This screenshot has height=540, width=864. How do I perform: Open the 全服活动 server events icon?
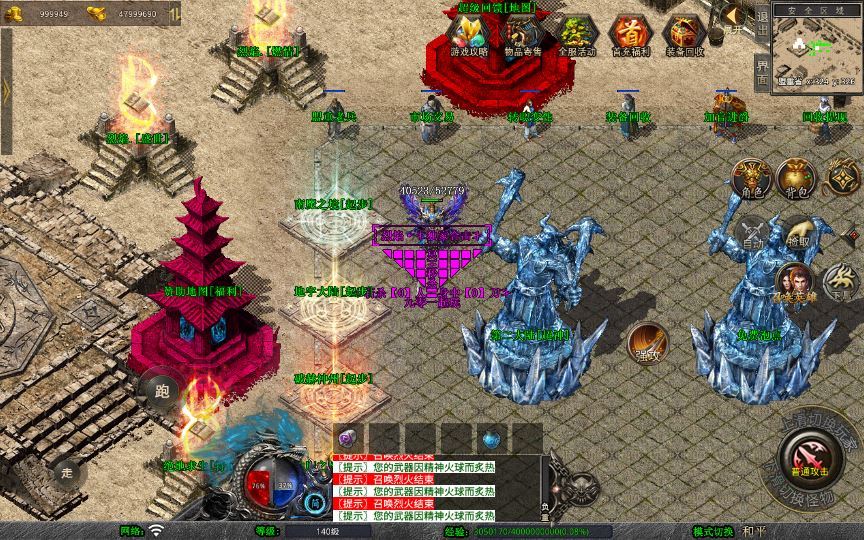[x=576, y=33]
